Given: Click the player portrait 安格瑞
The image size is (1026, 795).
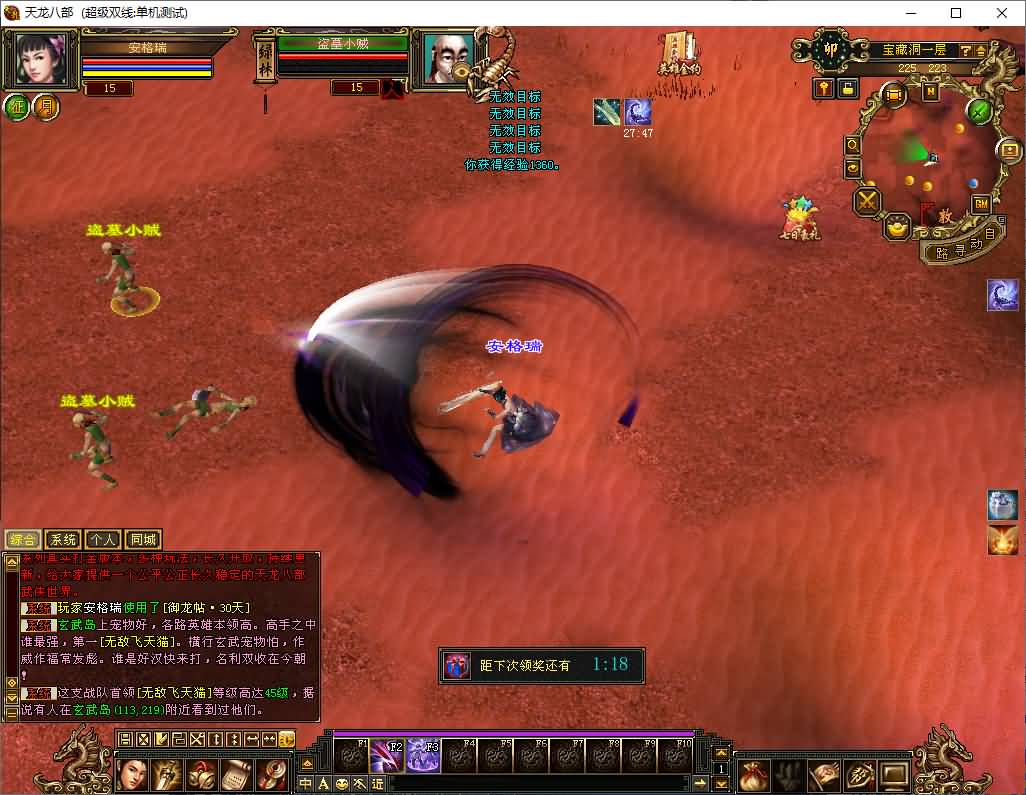Looking at the screenshot, I should pyautogui.click(x=41, y=59).
